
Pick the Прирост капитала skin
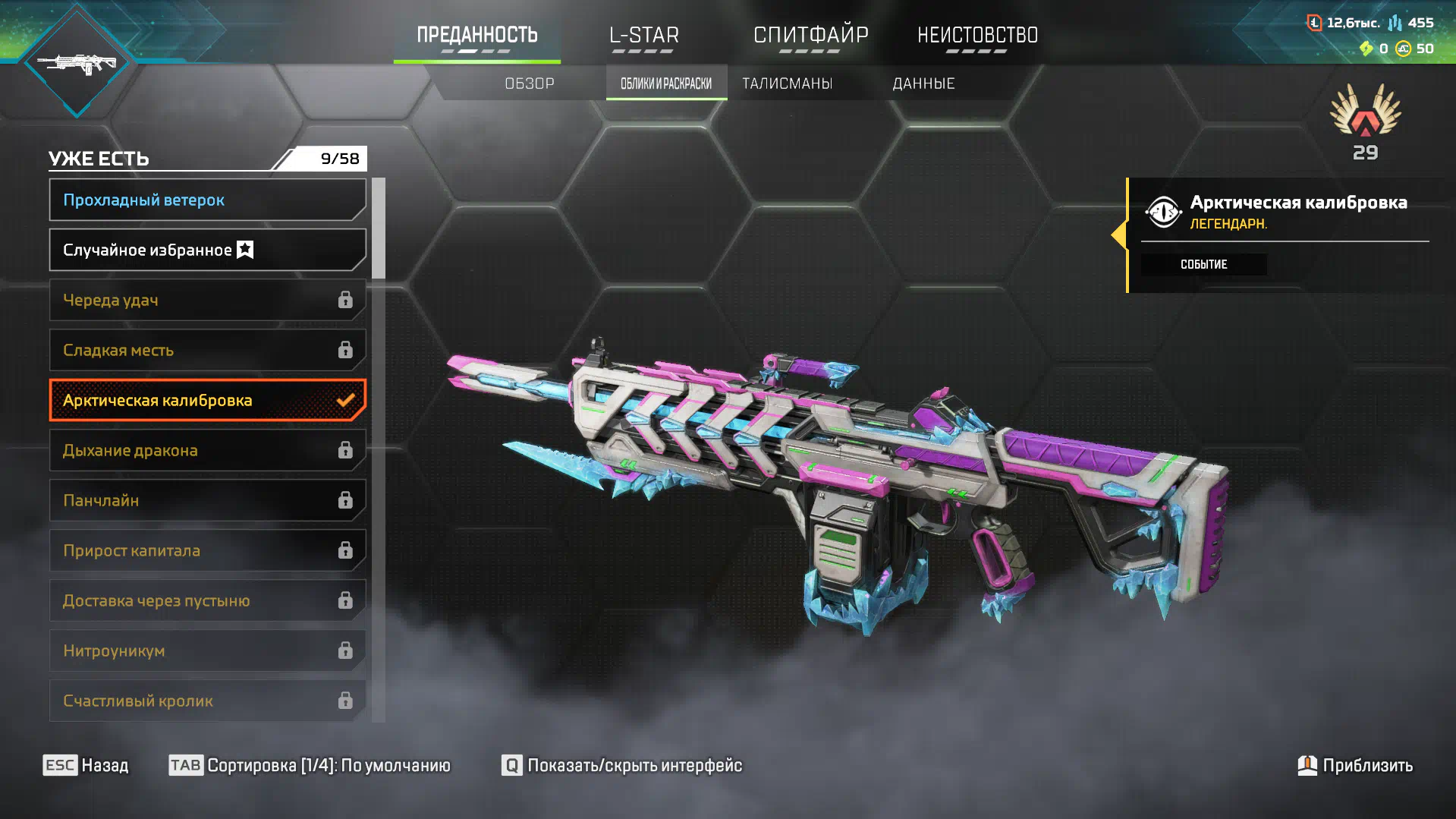pyautogui.click(x=207, y=551)
